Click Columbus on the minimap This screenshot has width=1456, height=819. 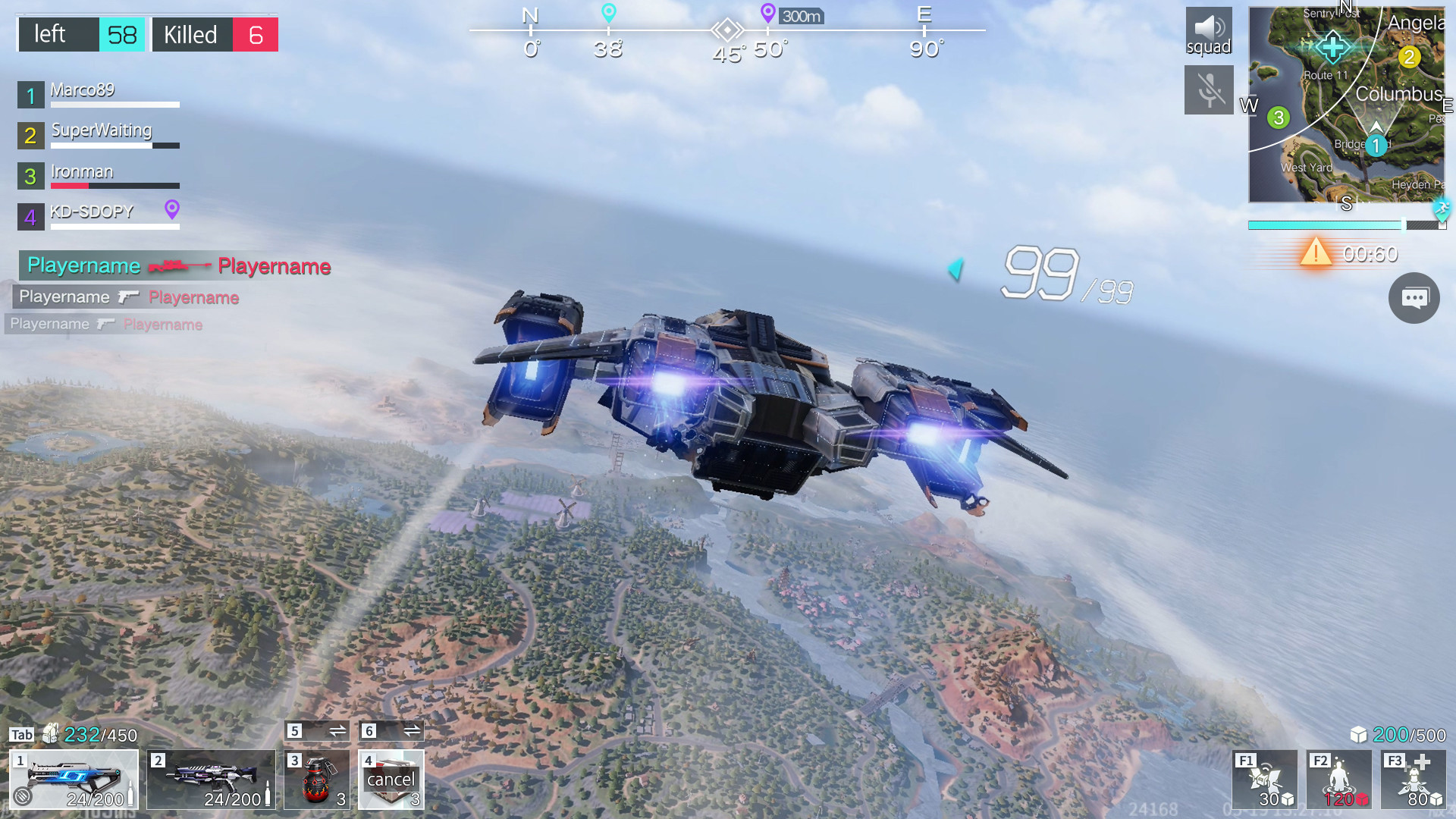click(1399, 94)
